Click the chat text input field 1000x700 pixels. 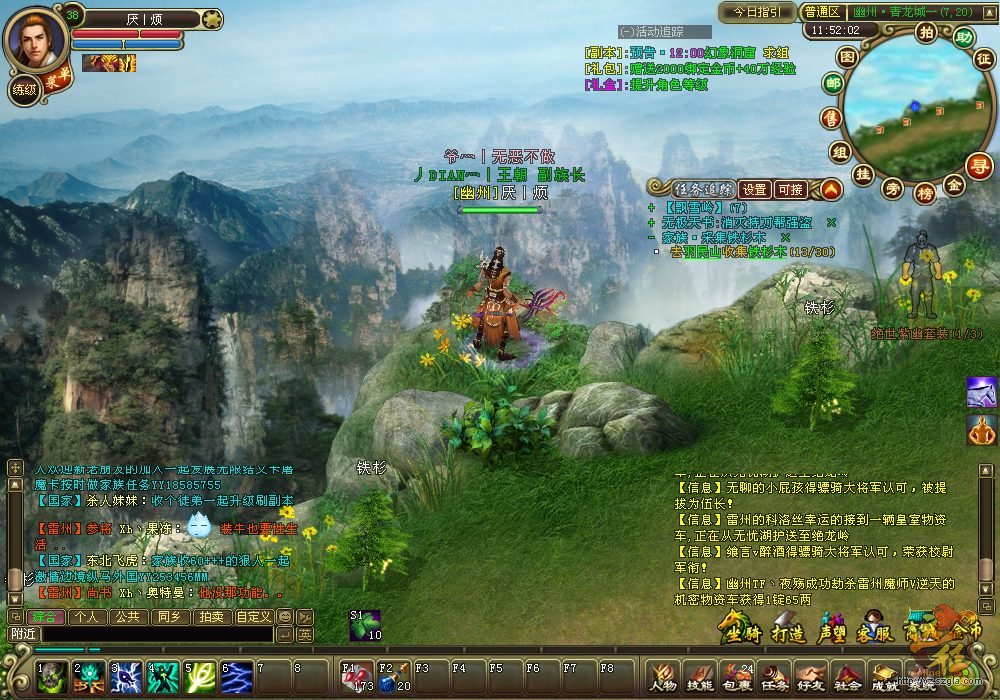coord(157,634)
